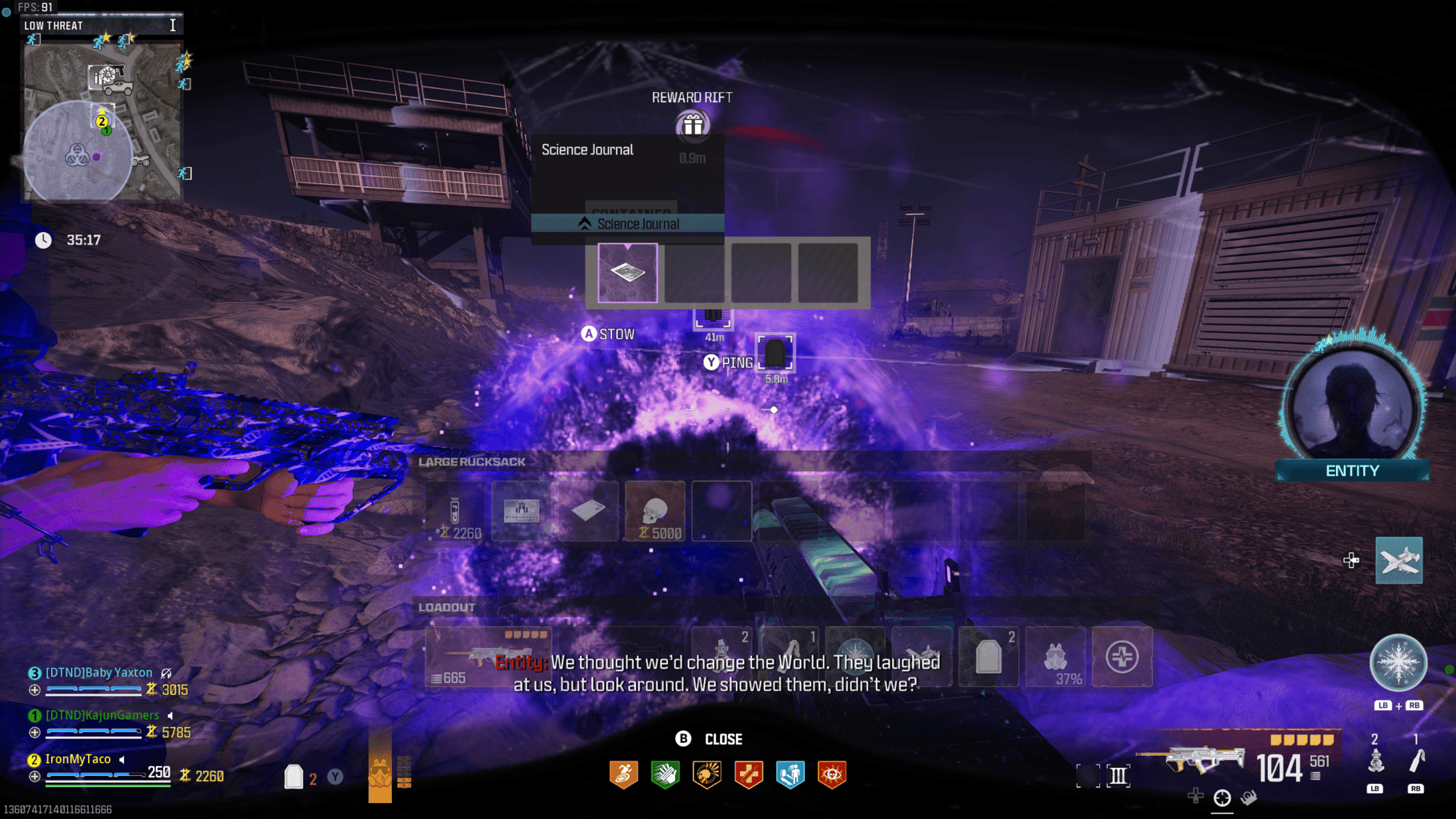Select the Stamin-Up perk icon
The image size is (1456, 819).
pos(624,773)
